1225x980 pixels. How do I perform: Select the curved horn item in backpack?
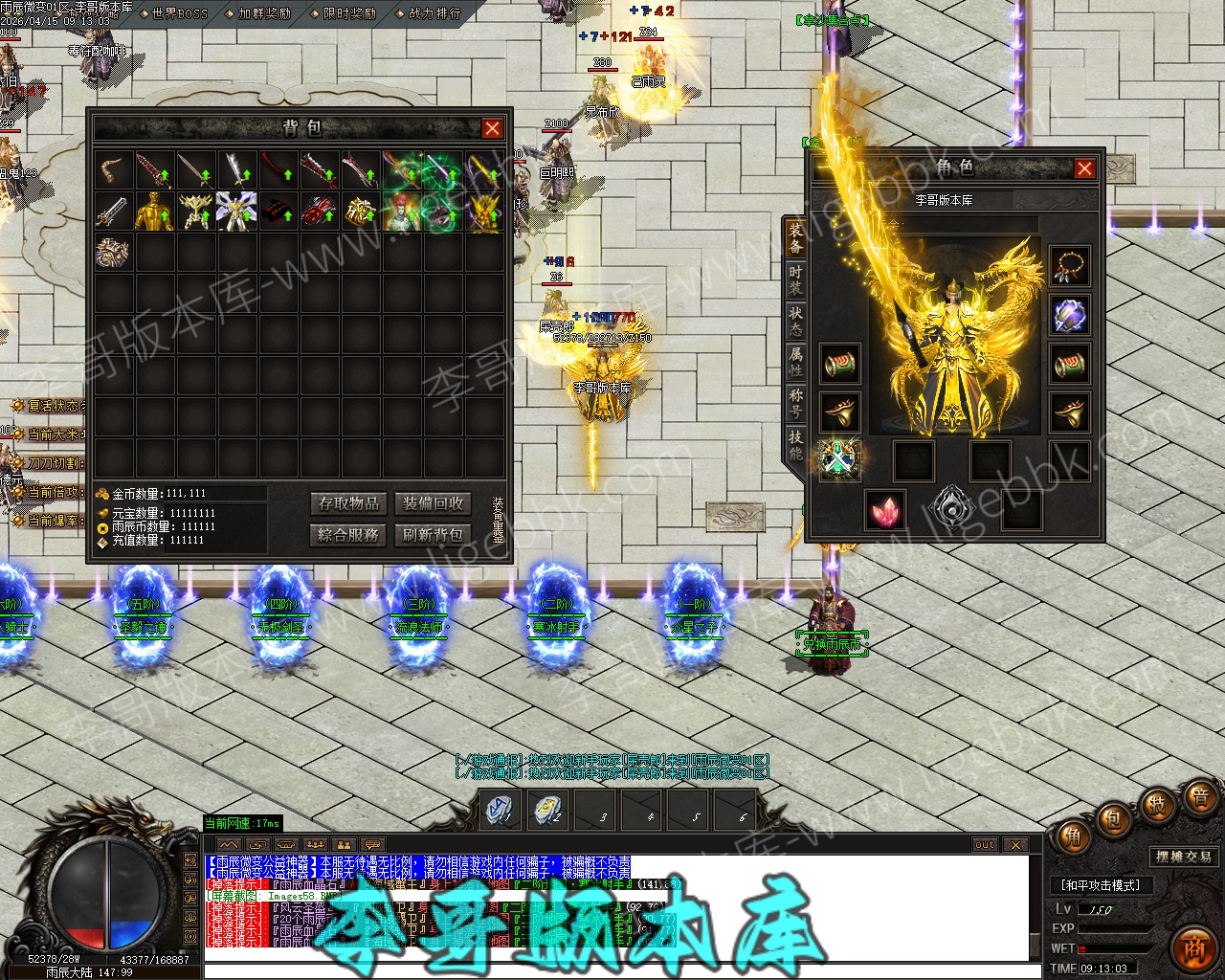click(114, 170)
